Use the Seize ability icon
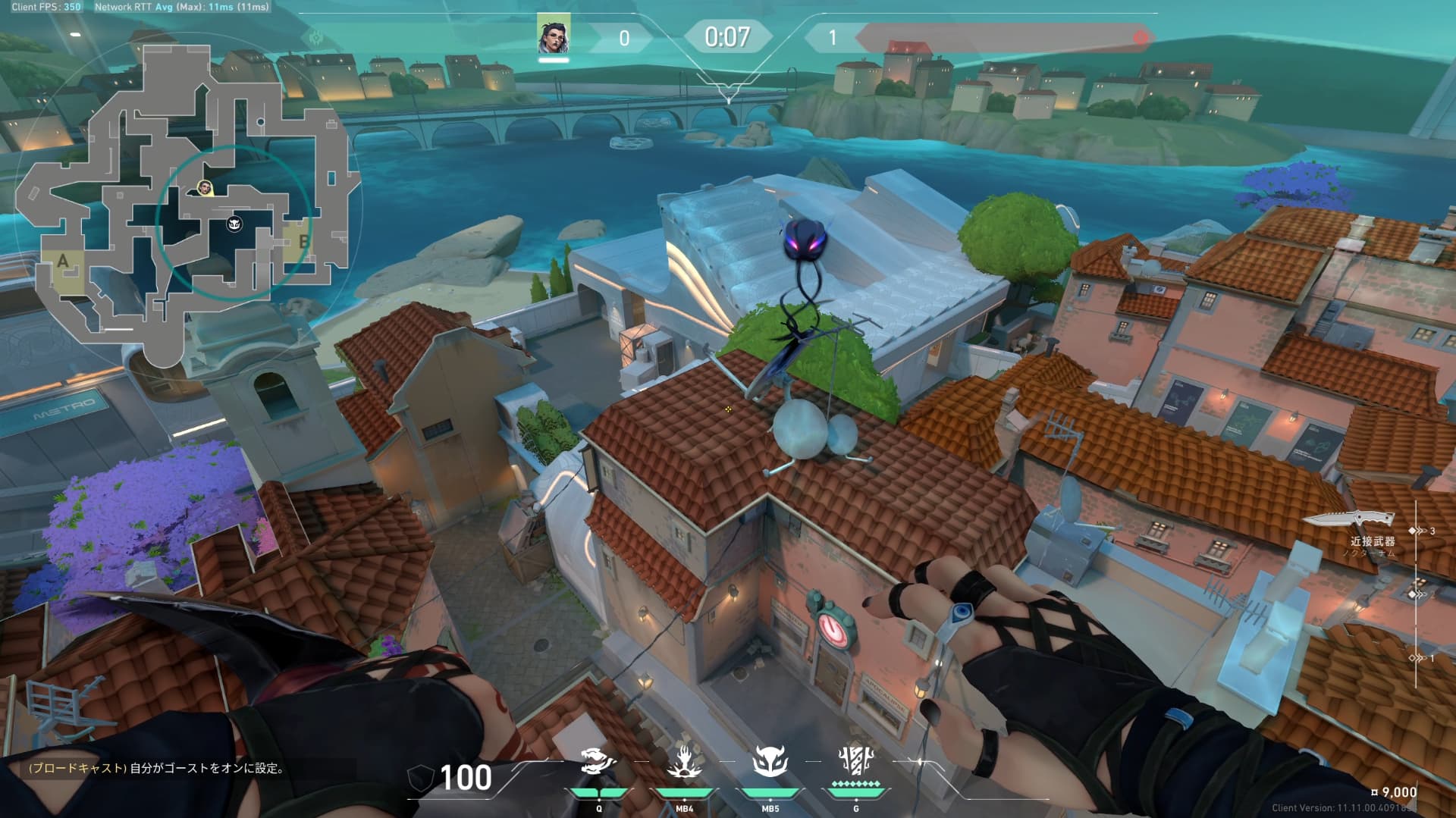This screenshot has height=818, width=1456. (684, 761)
